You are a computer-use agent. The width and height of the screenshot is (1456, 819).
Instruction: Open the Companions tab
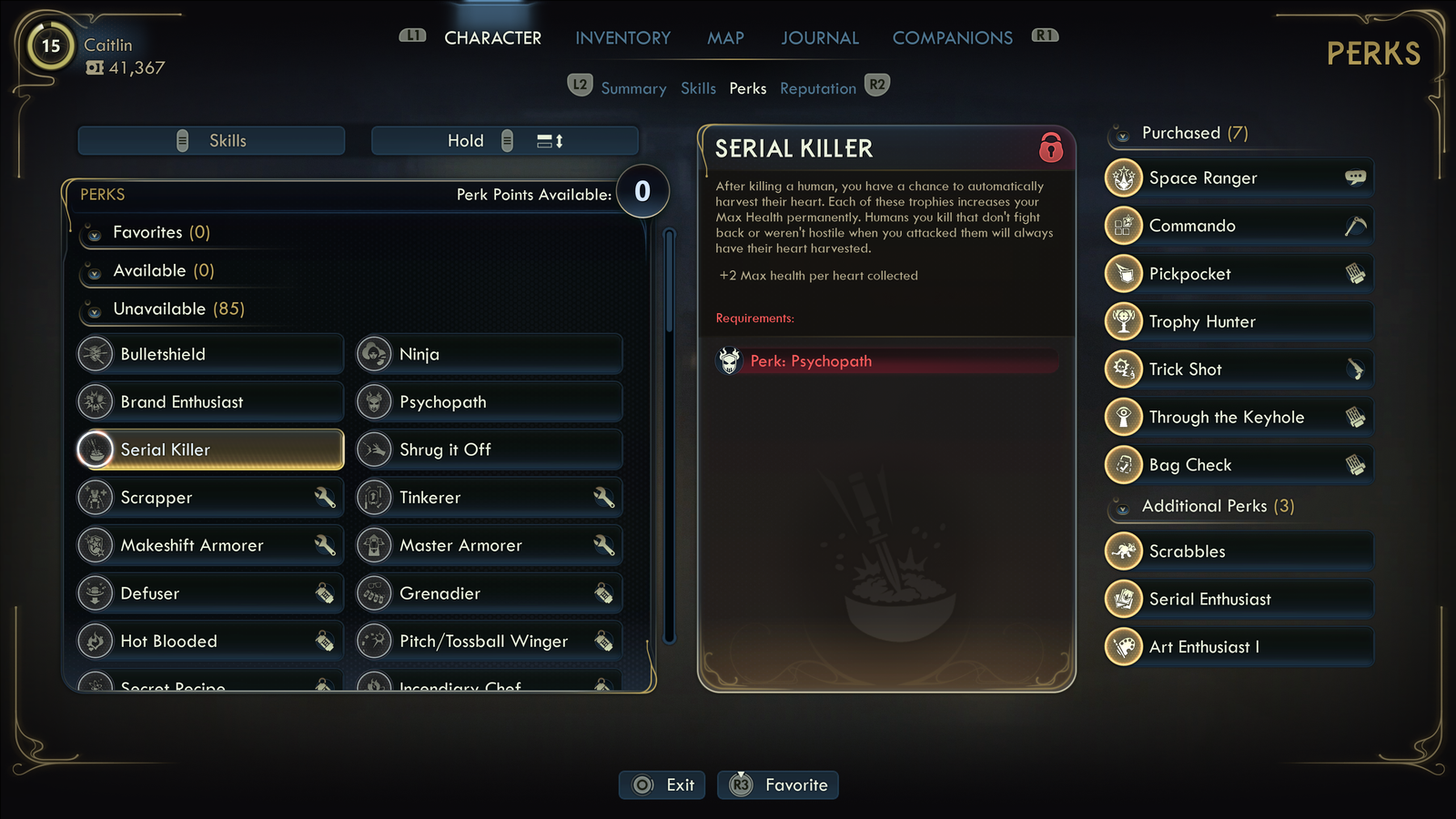[952, 38]
